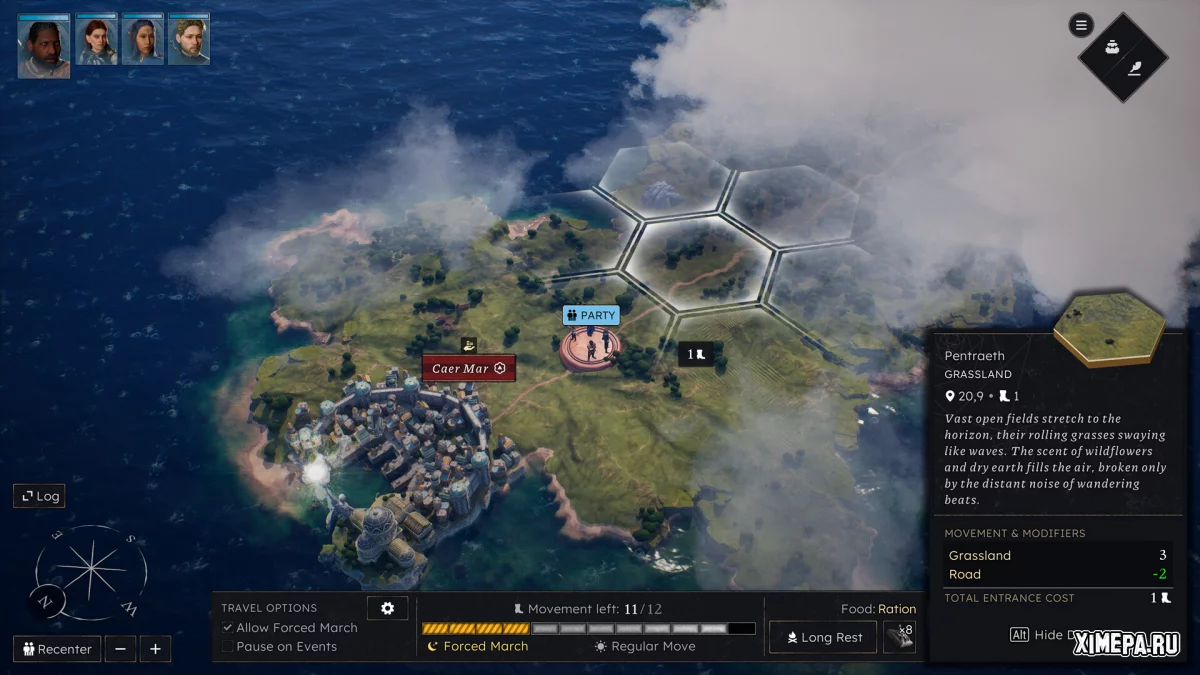Open the party inventory backpack icon
The image size is (1200, 675).
pyautogui.click(x=1111, y=46)
